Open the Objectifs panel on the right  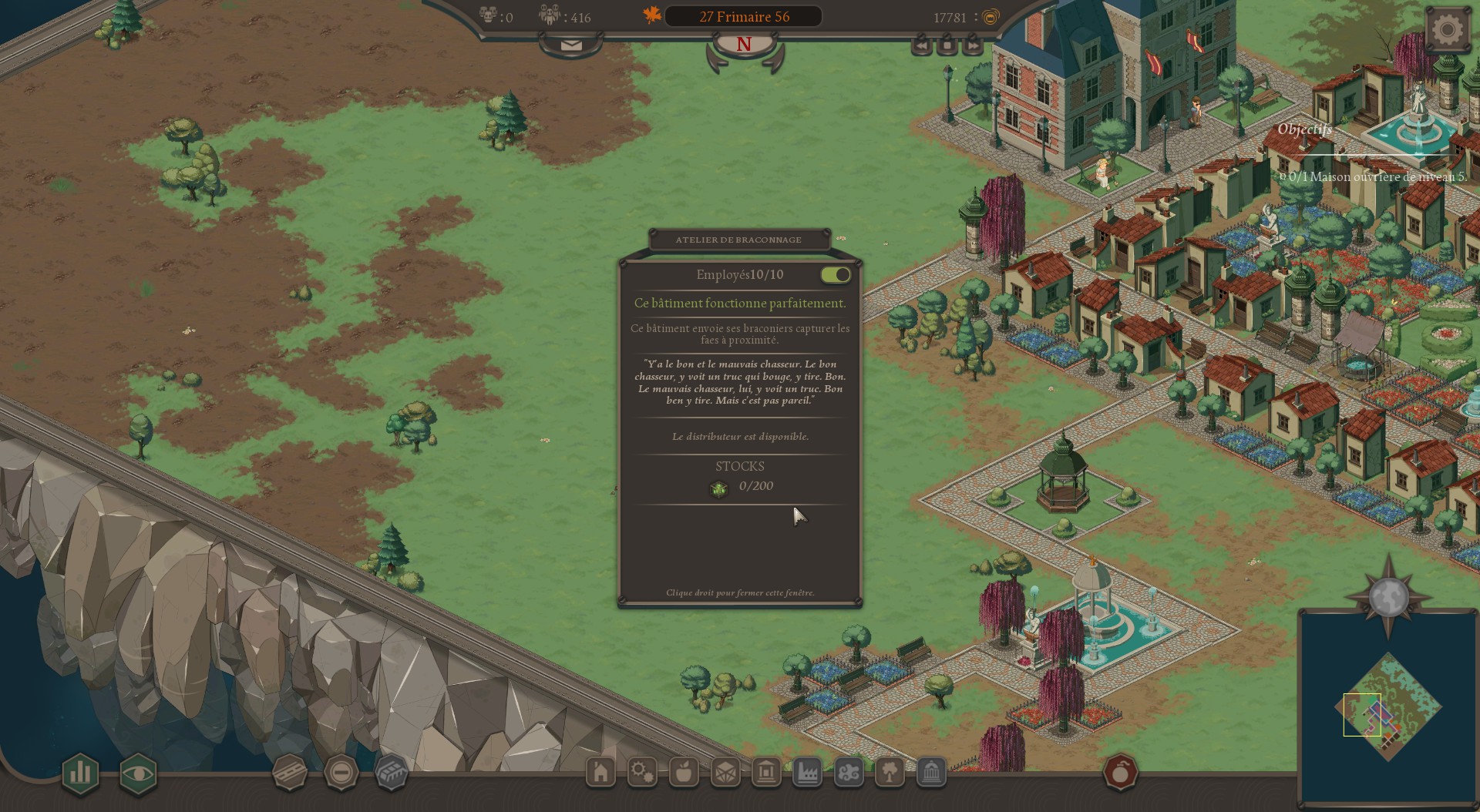tap(1304, 129)
